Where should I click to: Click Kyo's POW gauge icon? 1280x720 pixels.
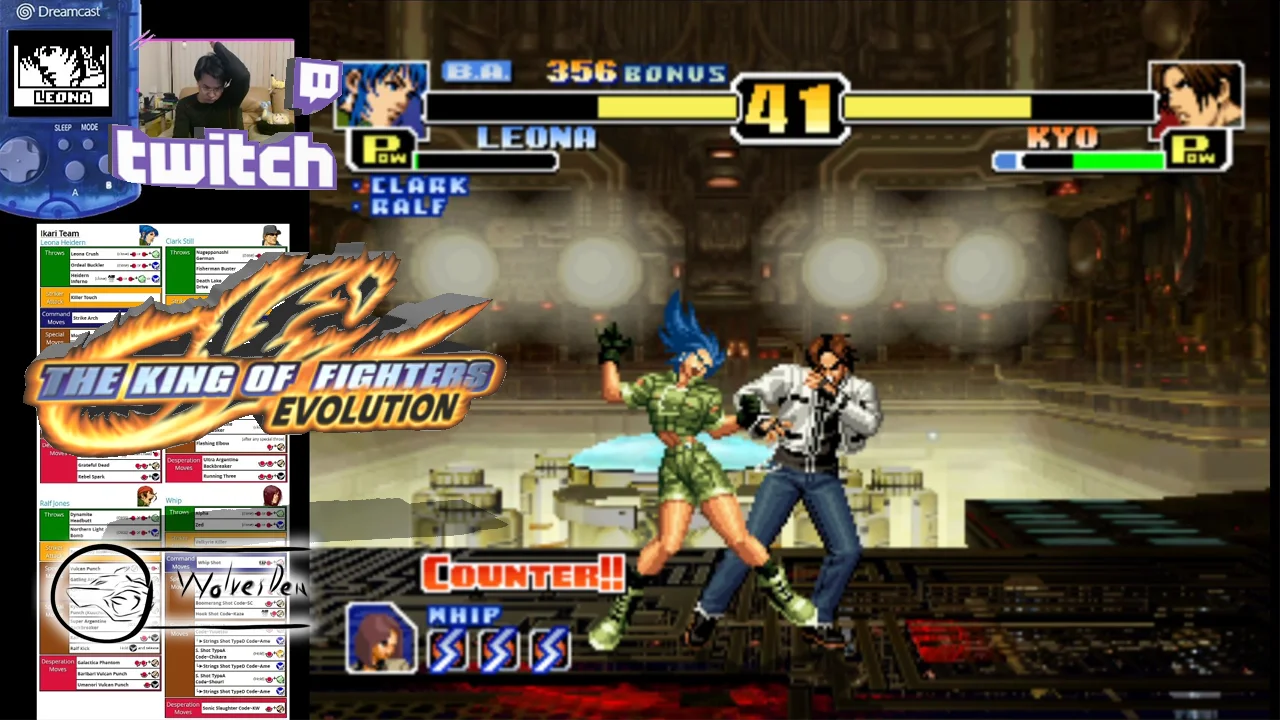click(1198, 150)
